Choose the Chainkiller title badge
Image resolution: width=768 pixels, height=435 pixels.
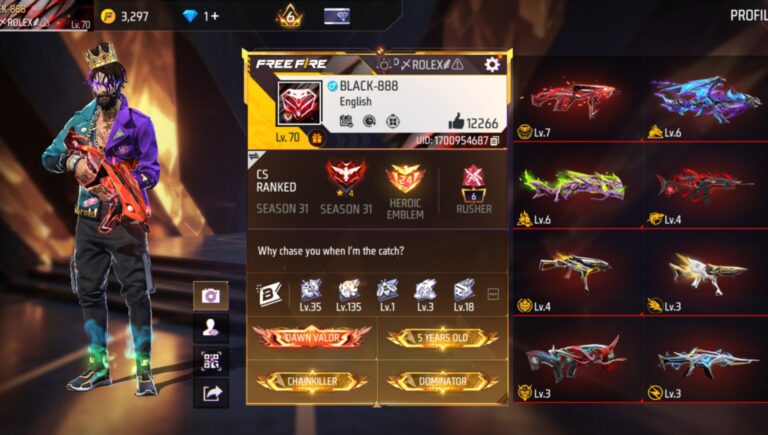pyautogui.click(x=311, y=381)
